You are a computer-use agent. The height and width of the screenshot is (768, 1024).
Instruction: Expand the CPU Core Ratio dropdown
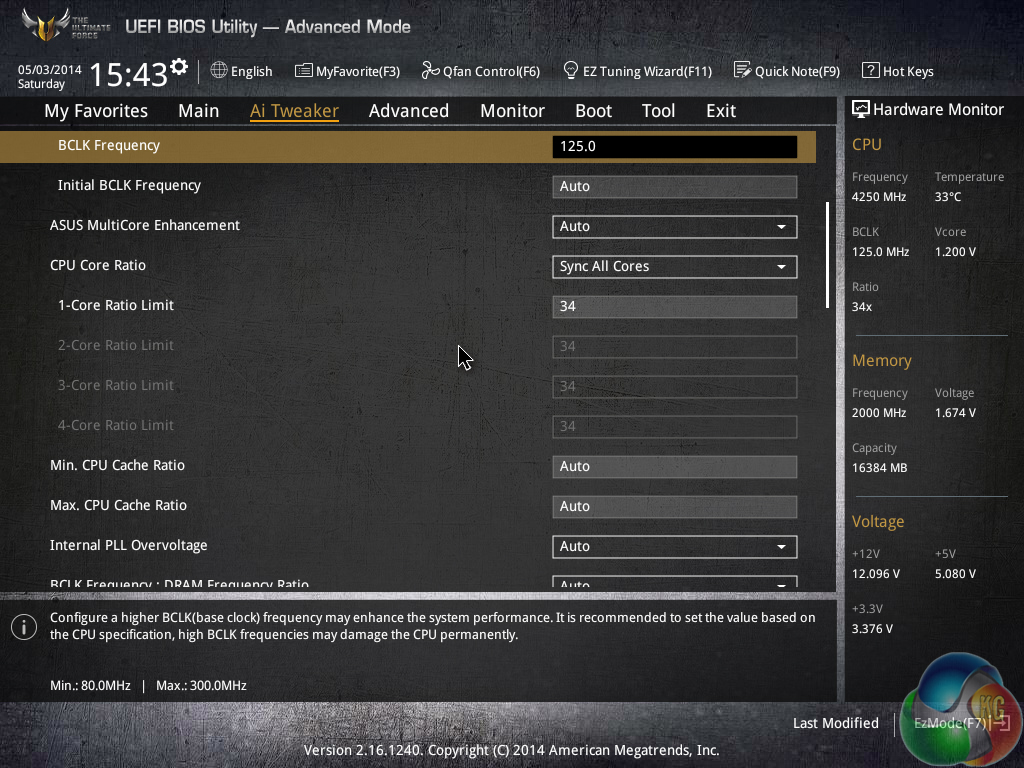pos(674,266)
